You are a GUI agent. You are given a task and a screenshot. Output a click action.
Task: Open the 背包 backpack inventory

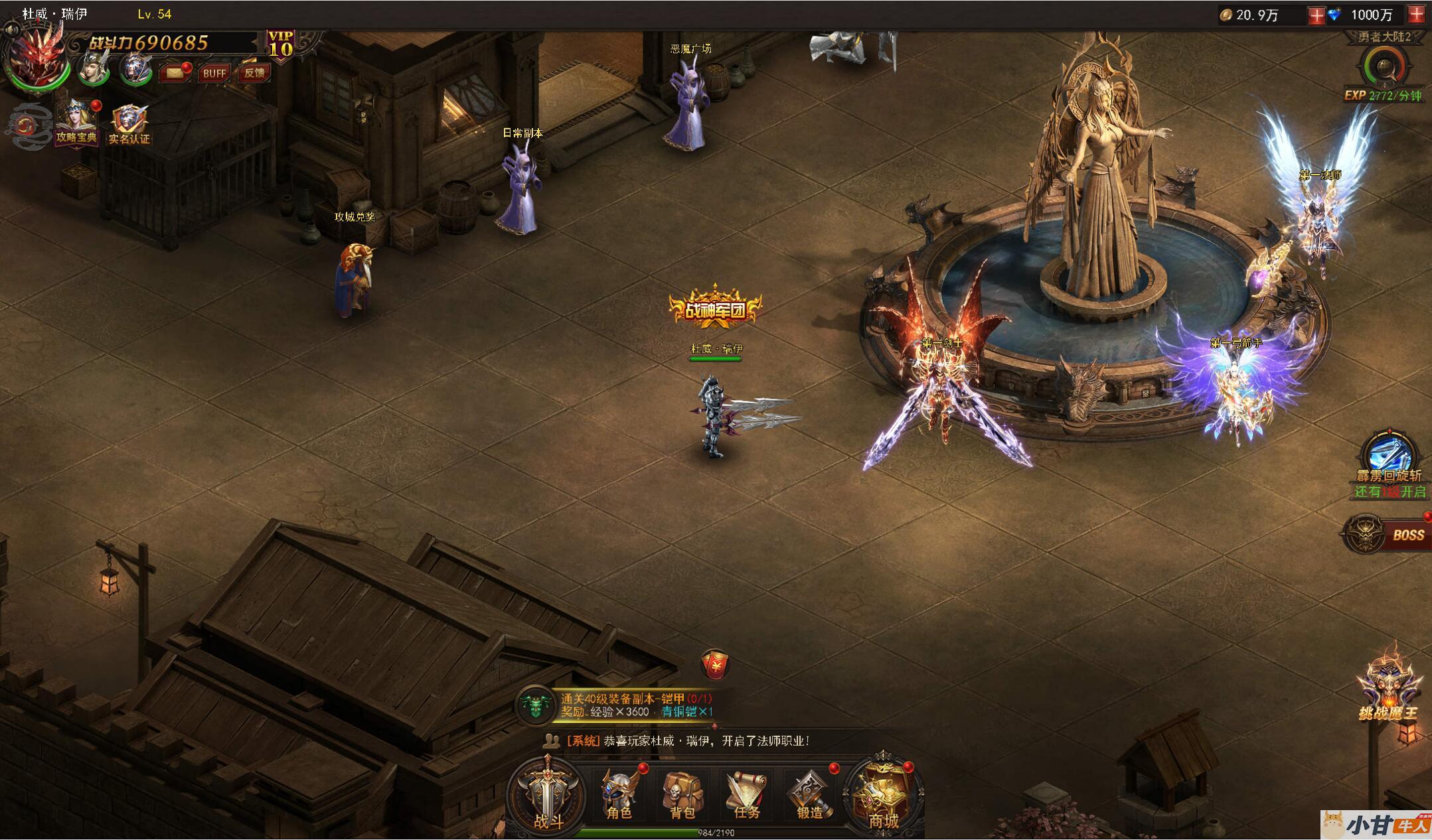682,796
